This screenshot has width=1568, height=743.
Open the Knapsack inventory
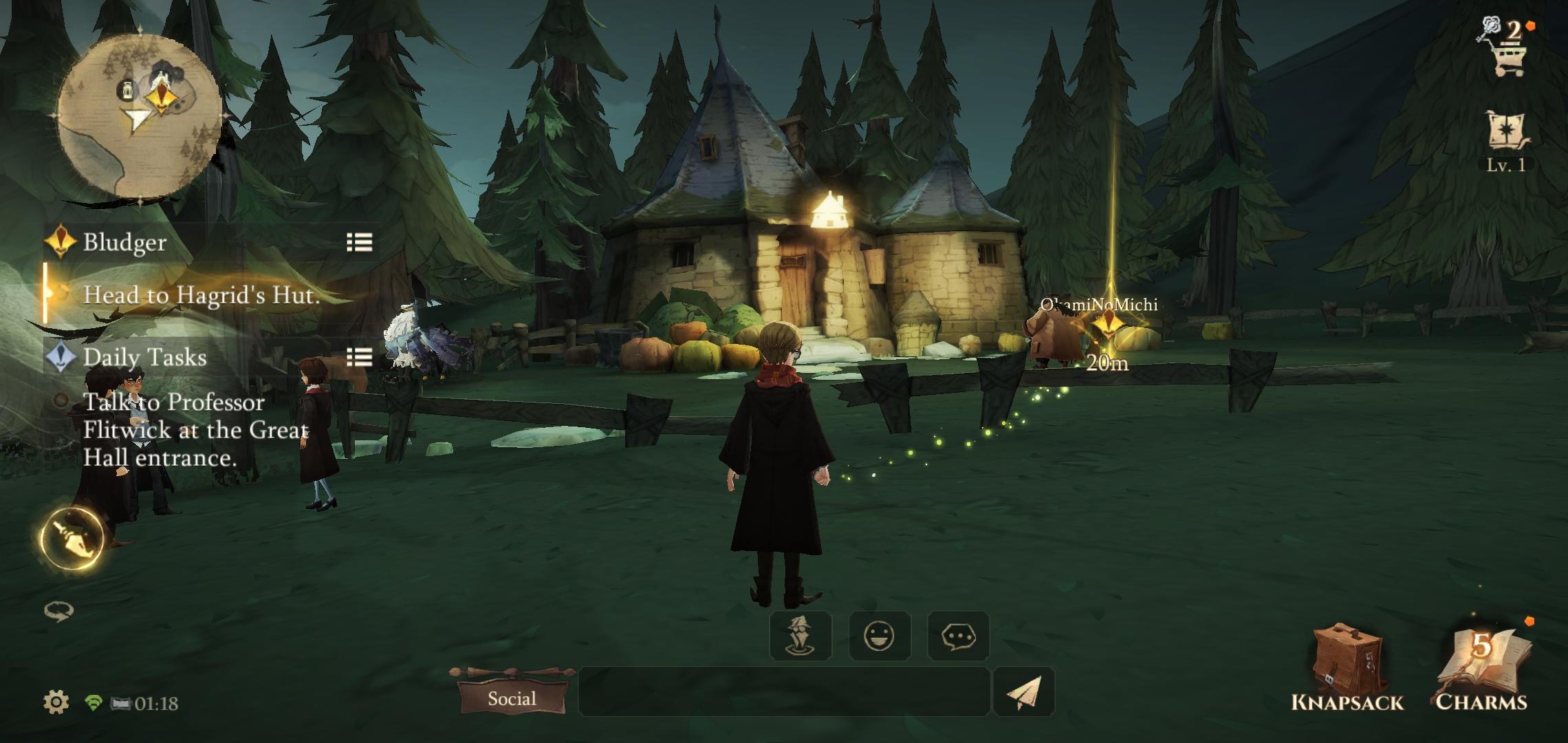[1347, 667]
